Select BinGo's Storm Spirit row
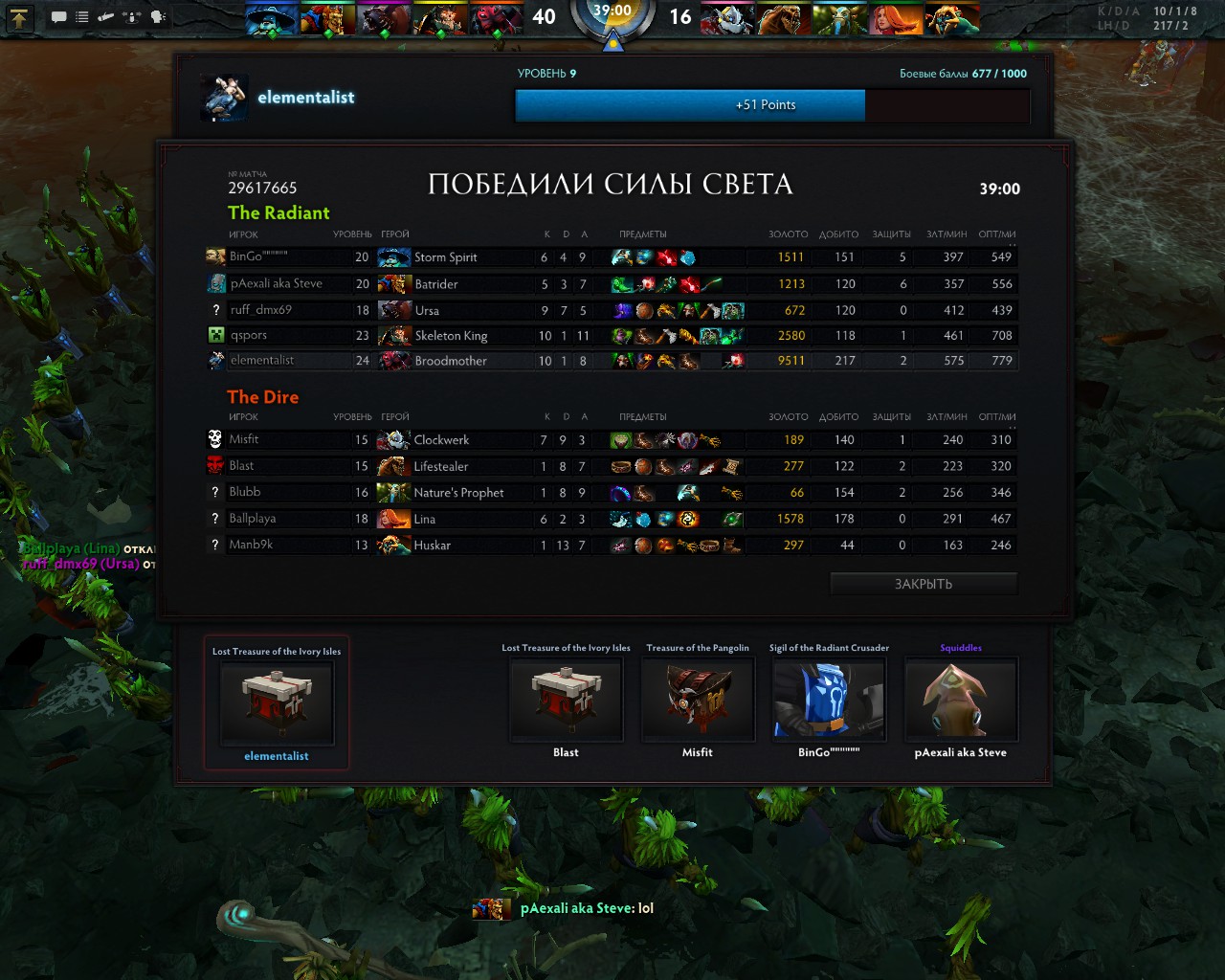The height and width of the screenshot is (980, 1225). tap(612, 257)
